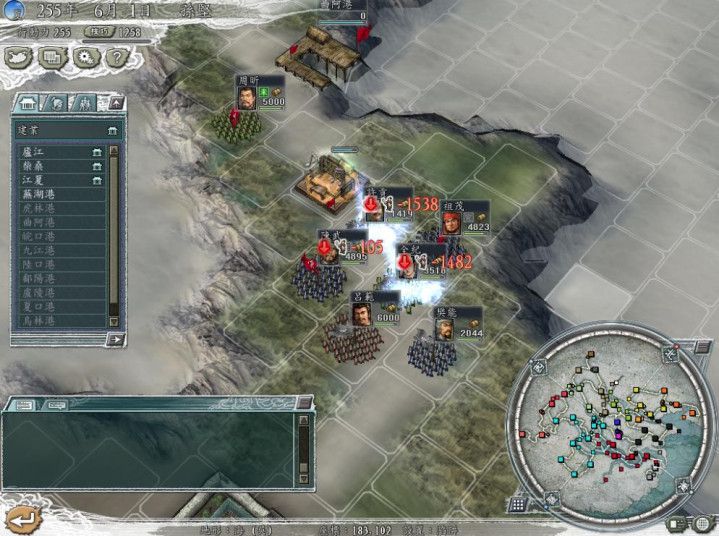The height and width of the screenshot is (536, 719).
Task: Open the scroll-shaped info button
Action: tap(52, 58)
